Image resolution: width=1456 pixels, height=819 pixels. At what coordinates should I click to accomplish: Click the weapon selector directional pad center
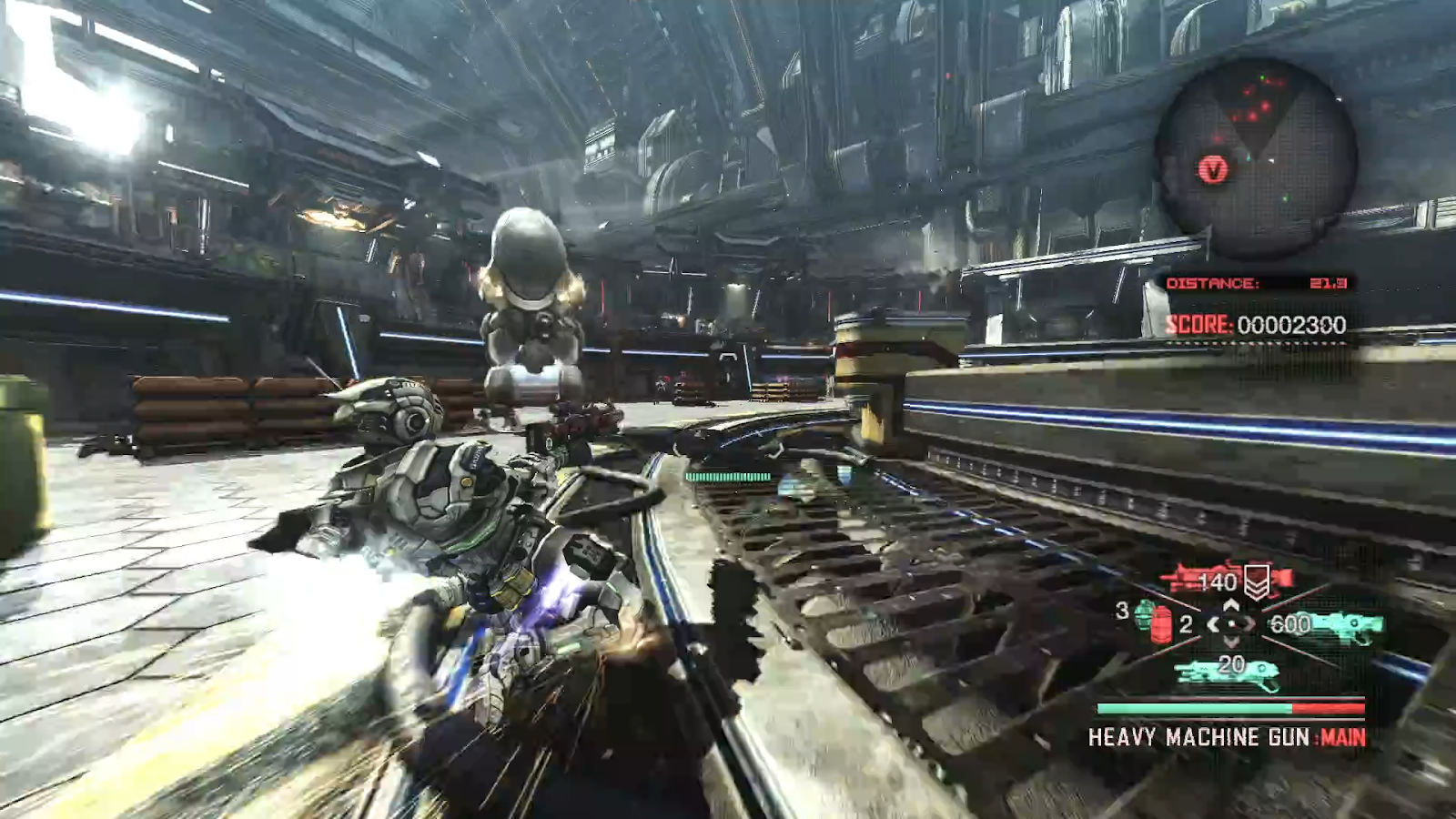1232,624
